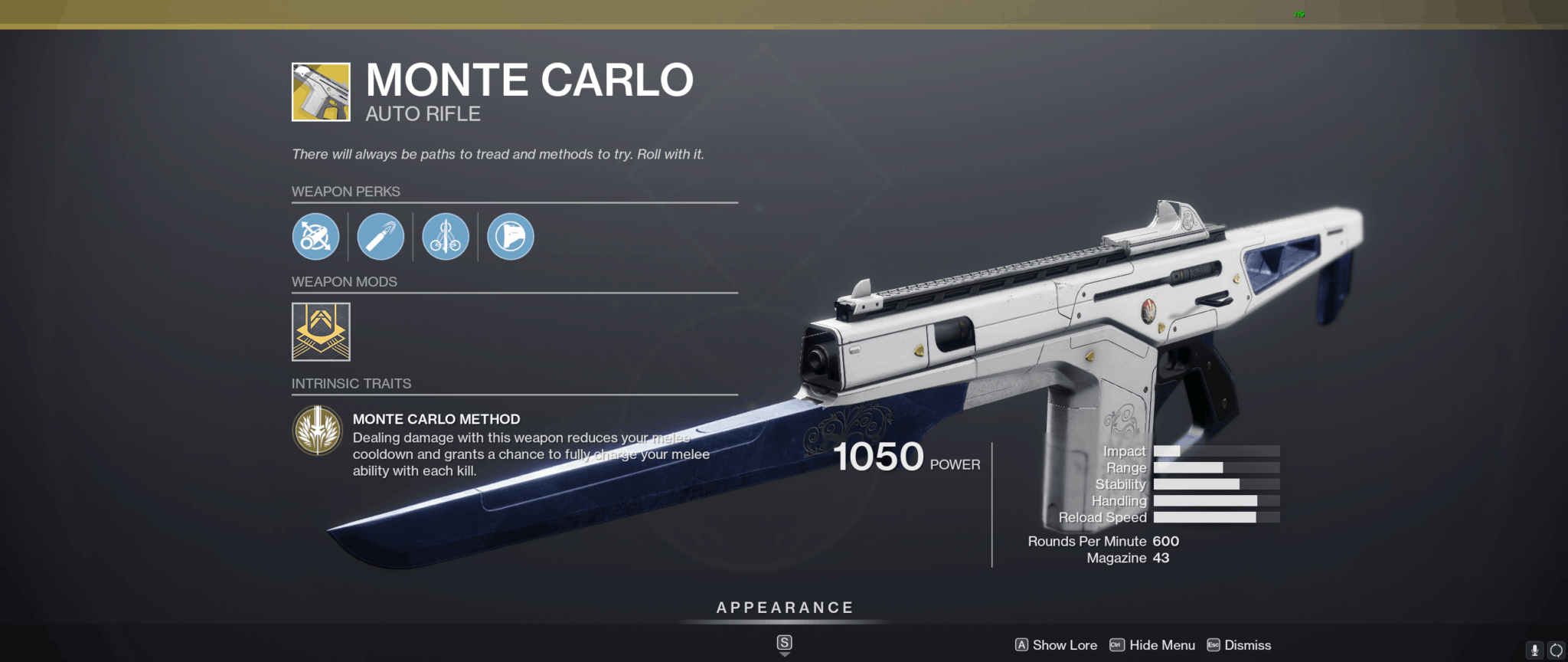
Task: Open the Appearance tab
Action: tap(783, 608)
